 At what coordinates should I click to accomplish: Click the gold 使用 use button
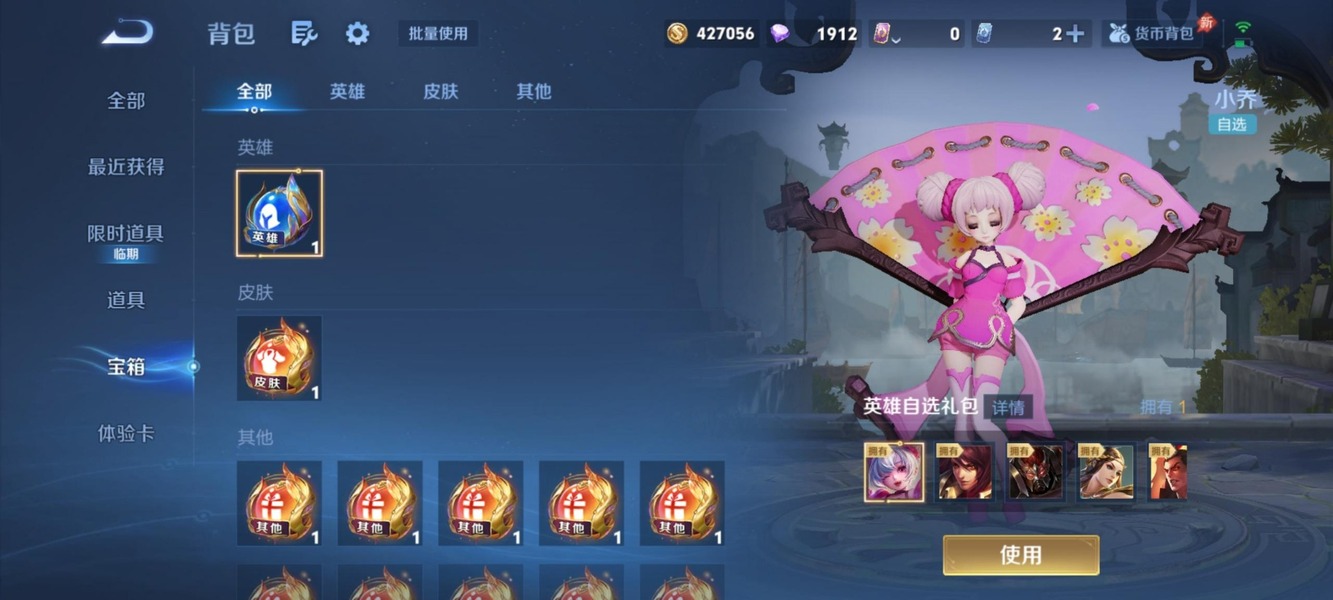[x=1020, y=555]
